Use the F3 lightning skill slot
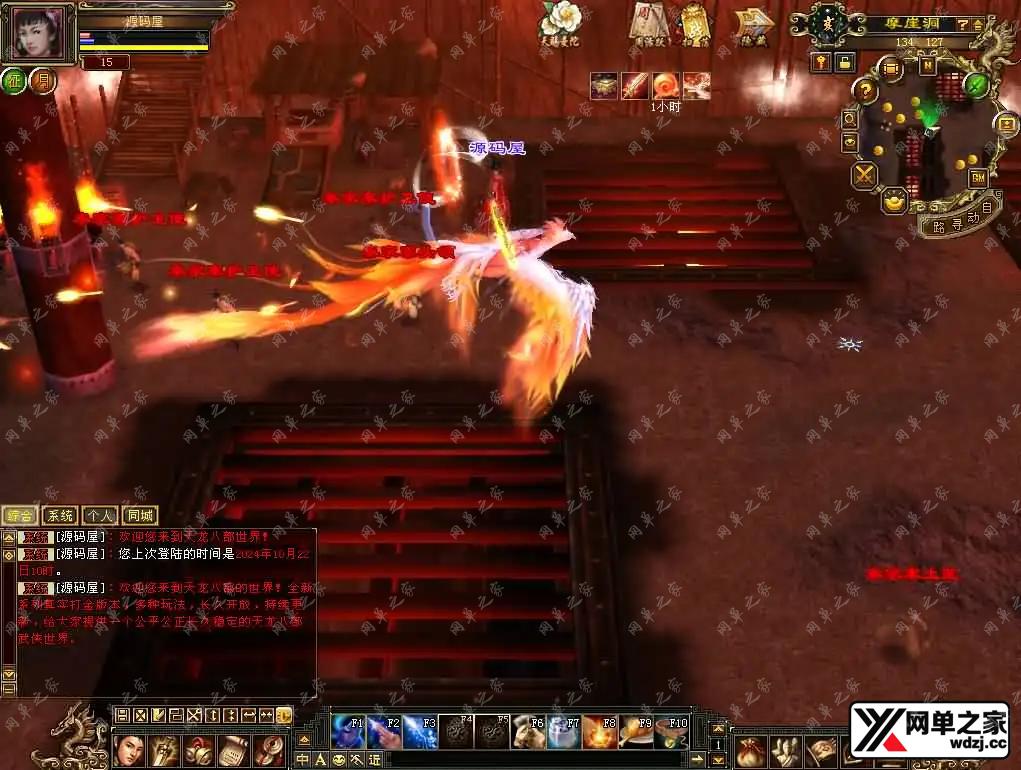Viewport: 1021px width, 770px height. point(420,732)
